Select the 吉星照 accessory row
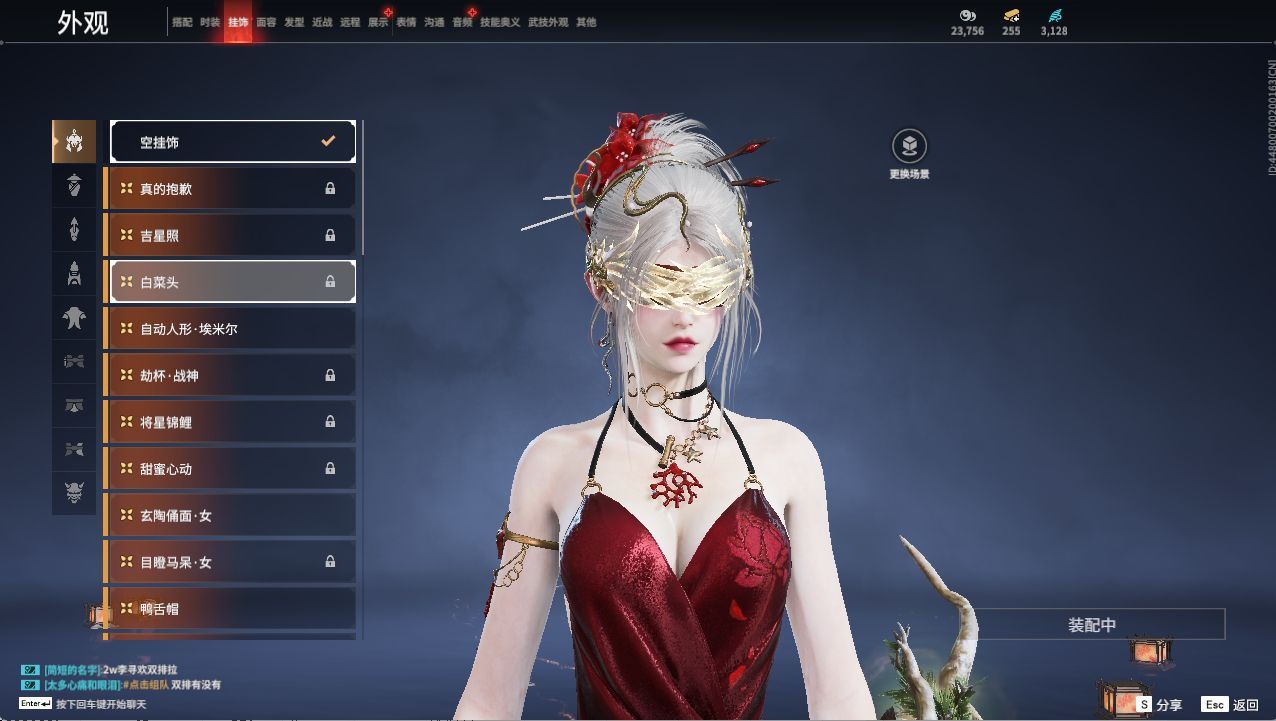Viewport: 1276px width, 721px height. [232, 235]
